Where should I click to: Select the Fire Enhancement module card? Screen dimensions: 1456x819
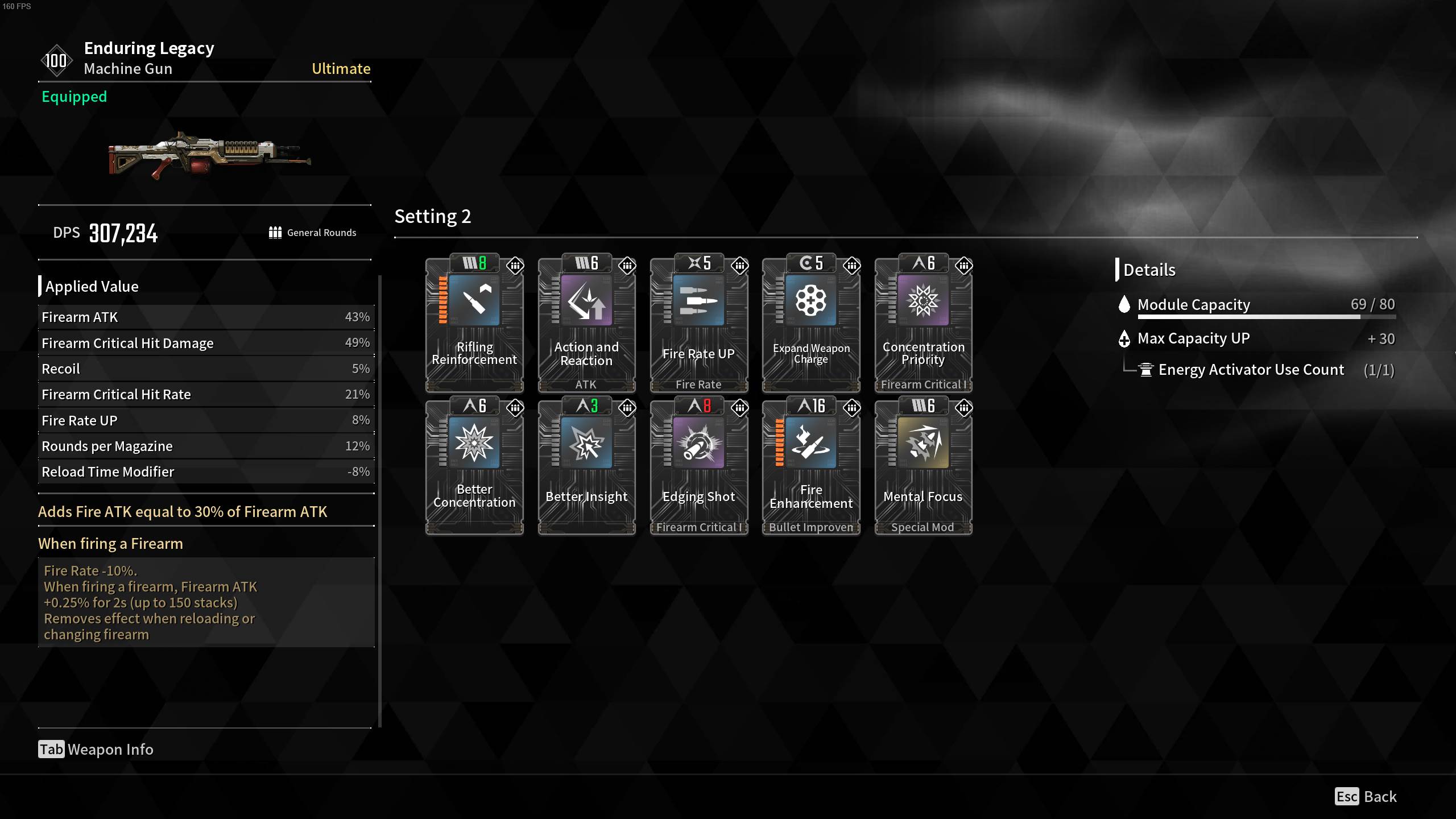(x=811, y=466)
